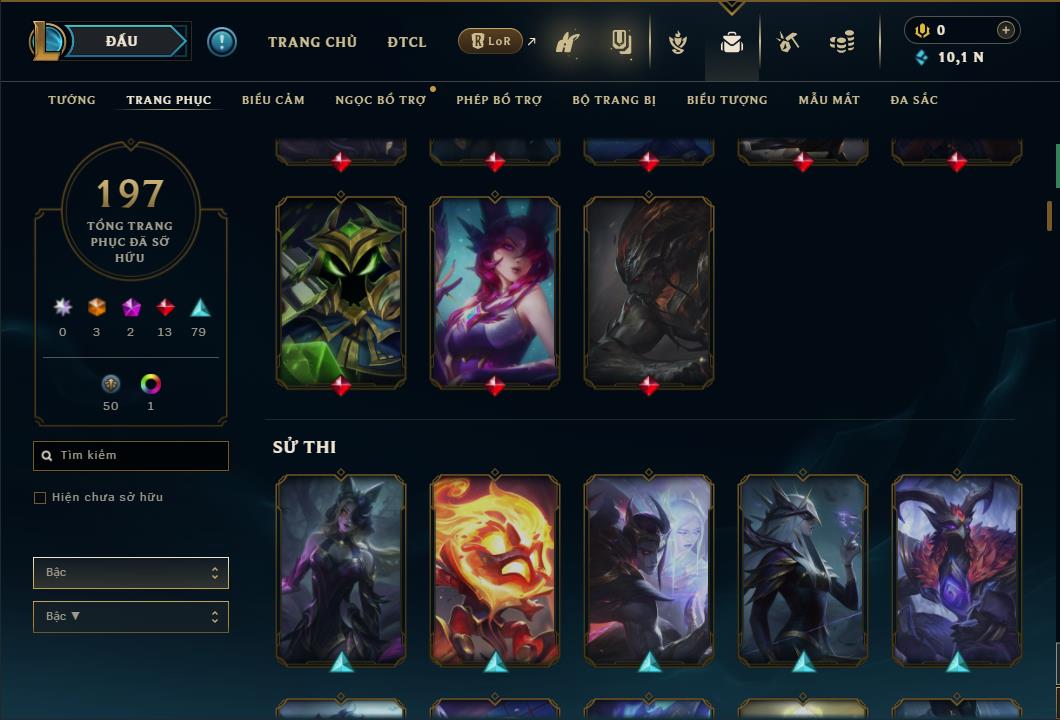
Task: Show the PHÉP BỔ TRỢ tab
Action: tap(499, 100)
